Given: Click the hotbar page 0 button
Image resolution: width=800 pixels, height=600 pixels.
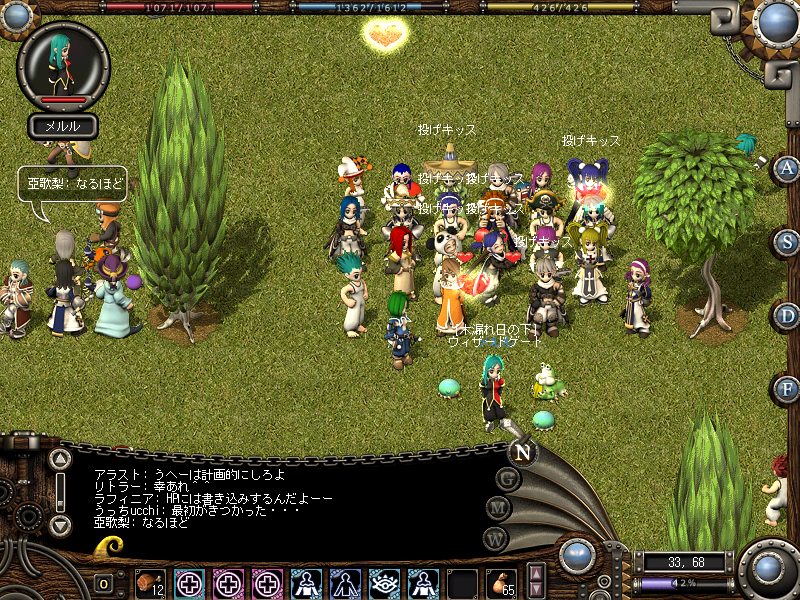Looking at the screenshot, I should point(104,584).
